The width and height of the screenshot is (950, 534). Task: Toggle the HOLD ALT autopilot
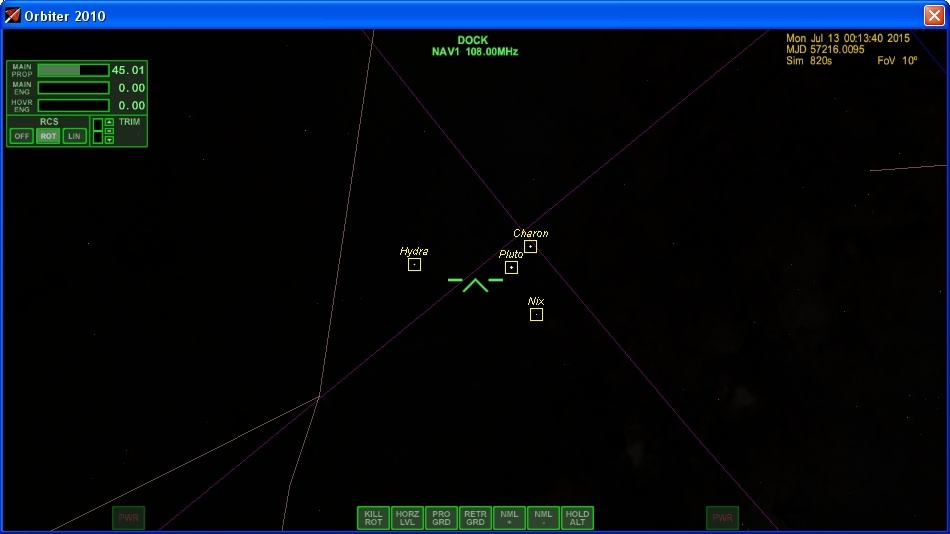click(577, 518)
